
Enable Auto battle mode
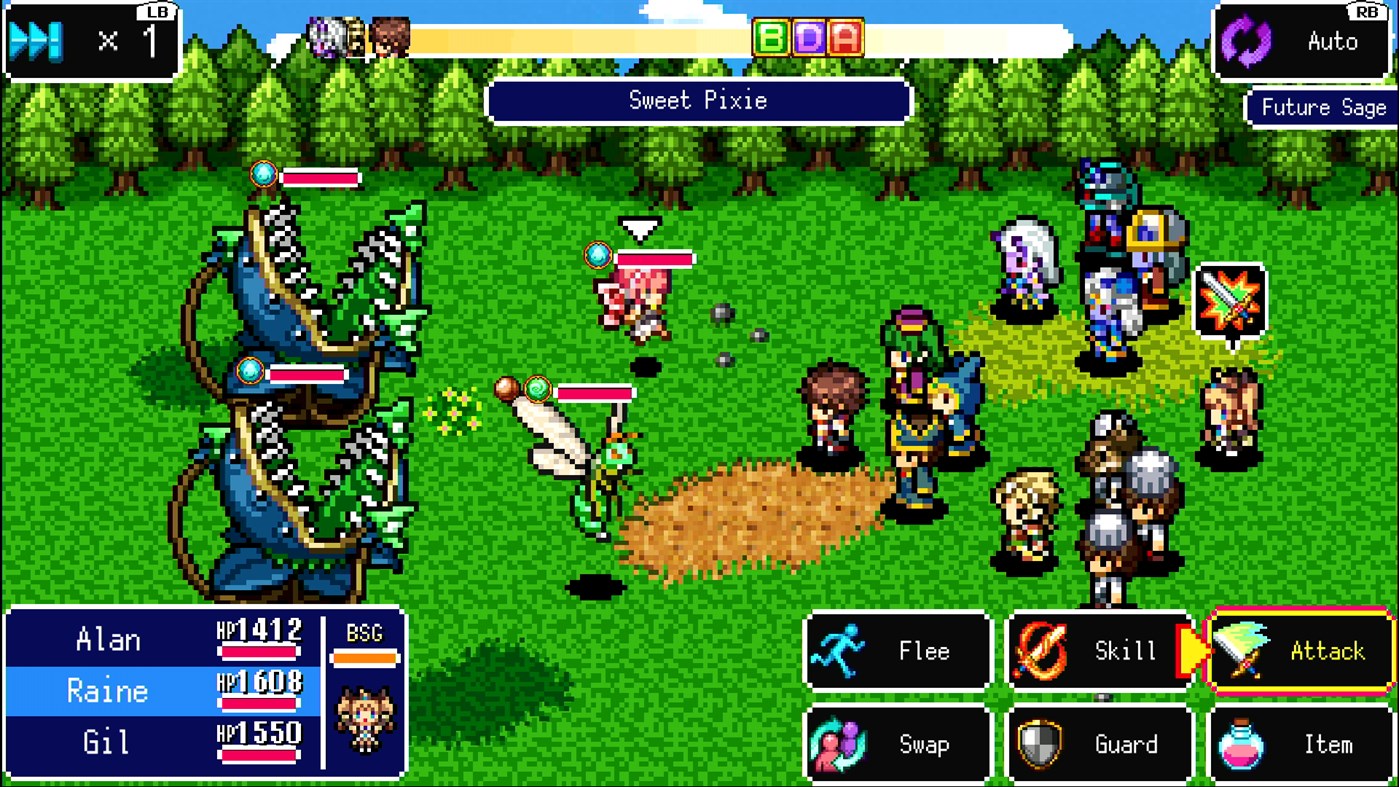(x=1300, y=42)
